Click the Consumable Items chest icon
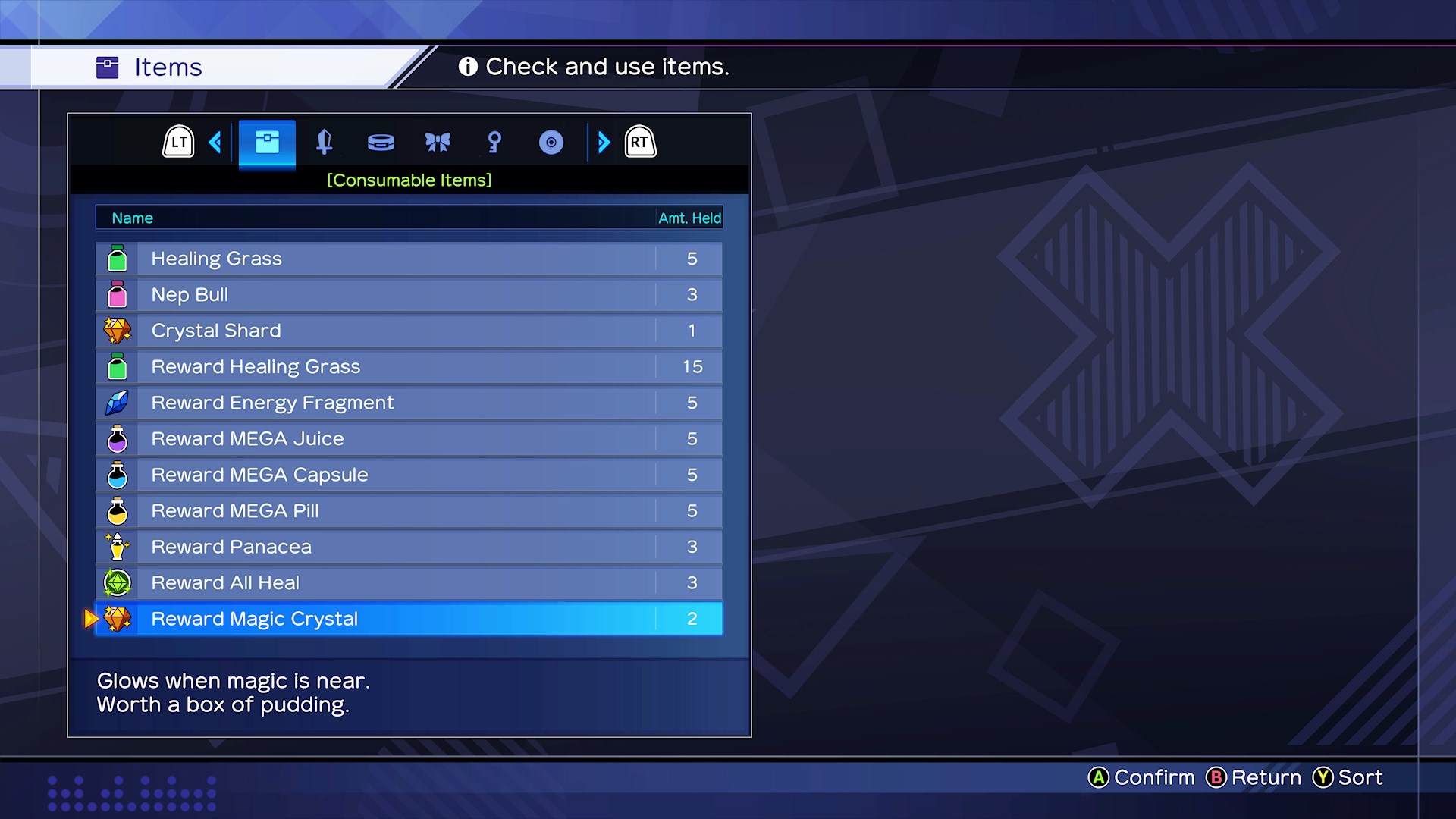The height and width of the screenshot is (819, 1456). (x=267, y=141)
